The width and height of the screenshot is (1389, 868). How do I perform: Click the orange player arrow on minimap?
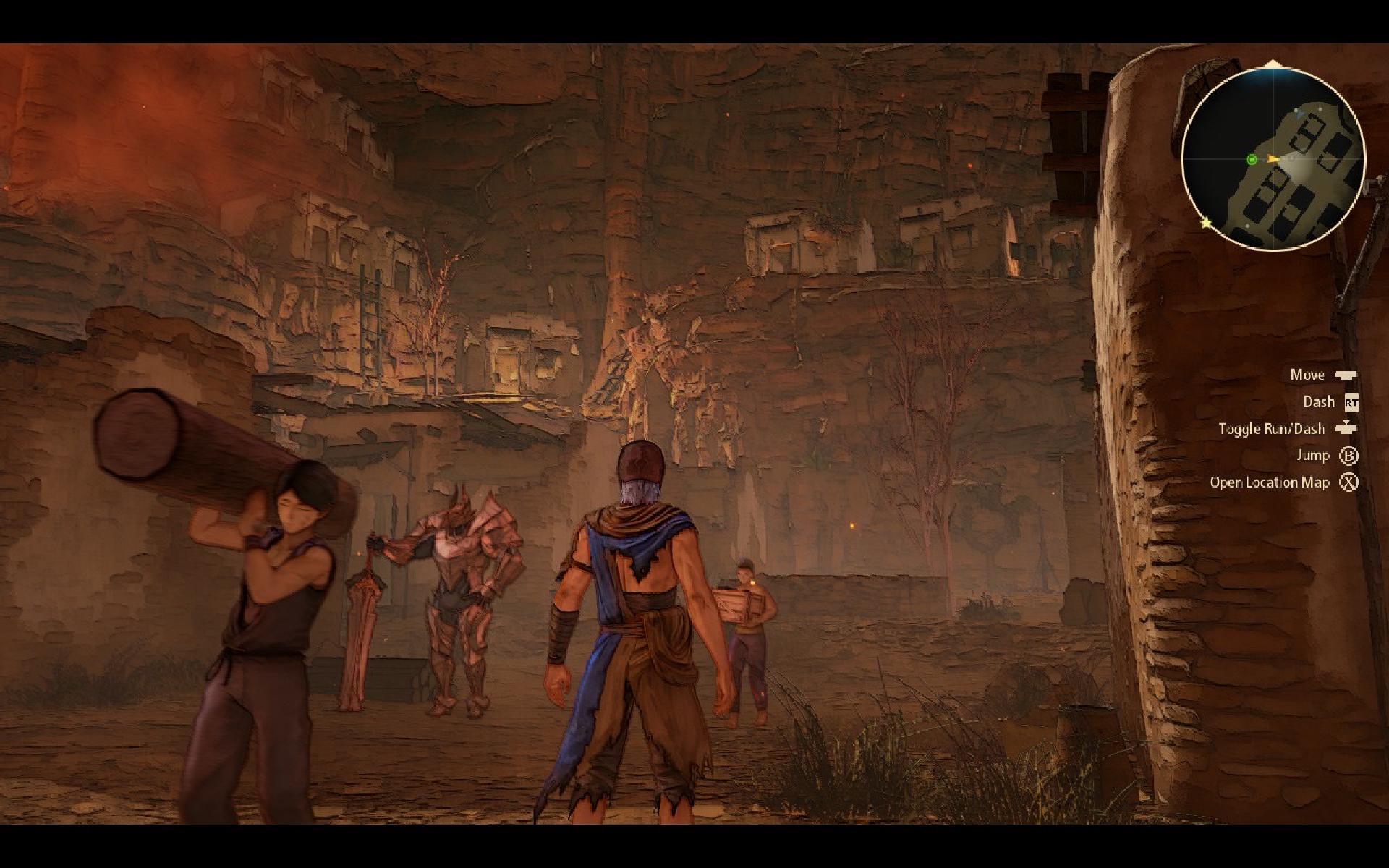[1273, 159]
